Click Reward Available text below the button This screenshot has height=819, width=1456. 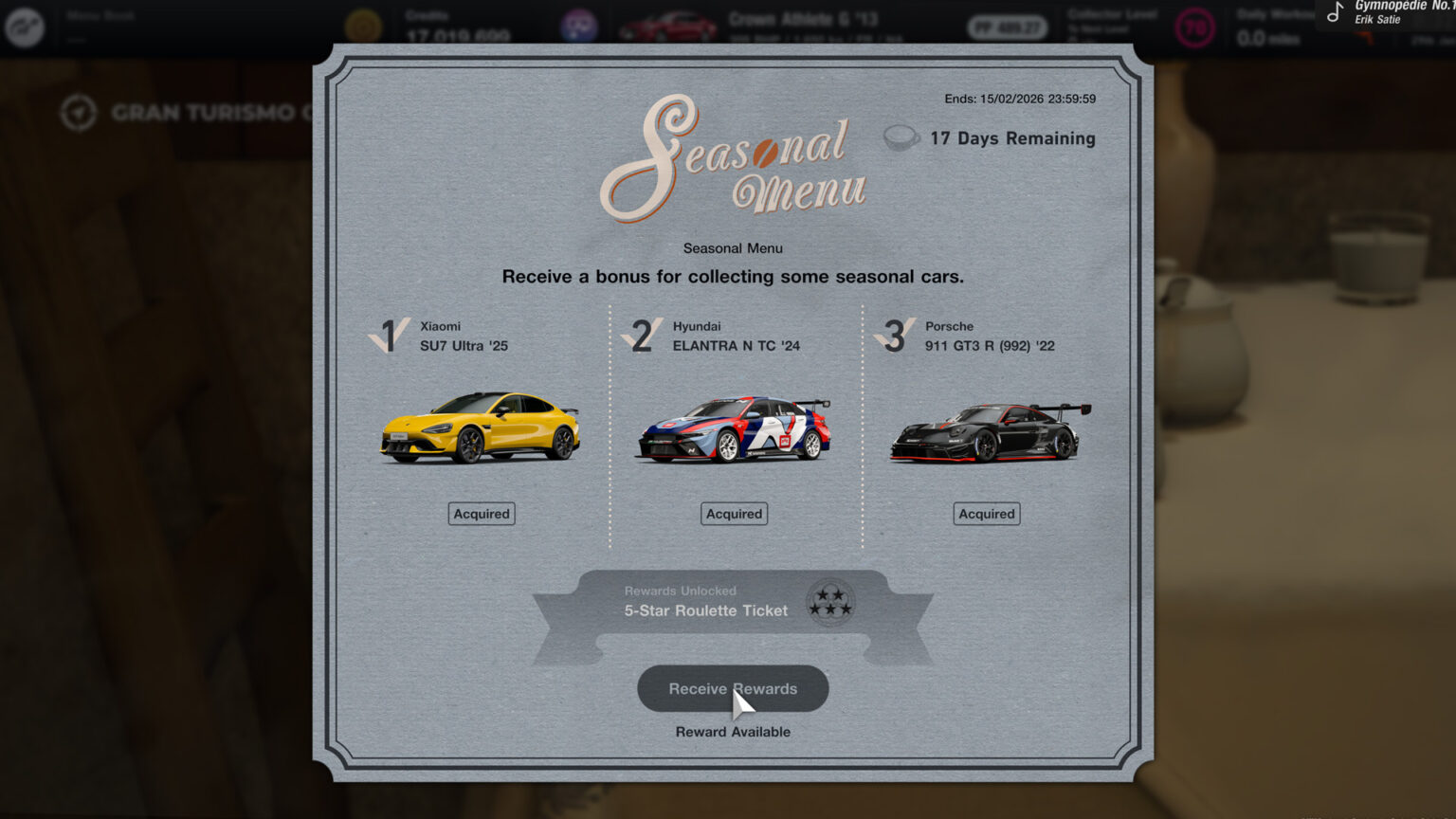733,731
